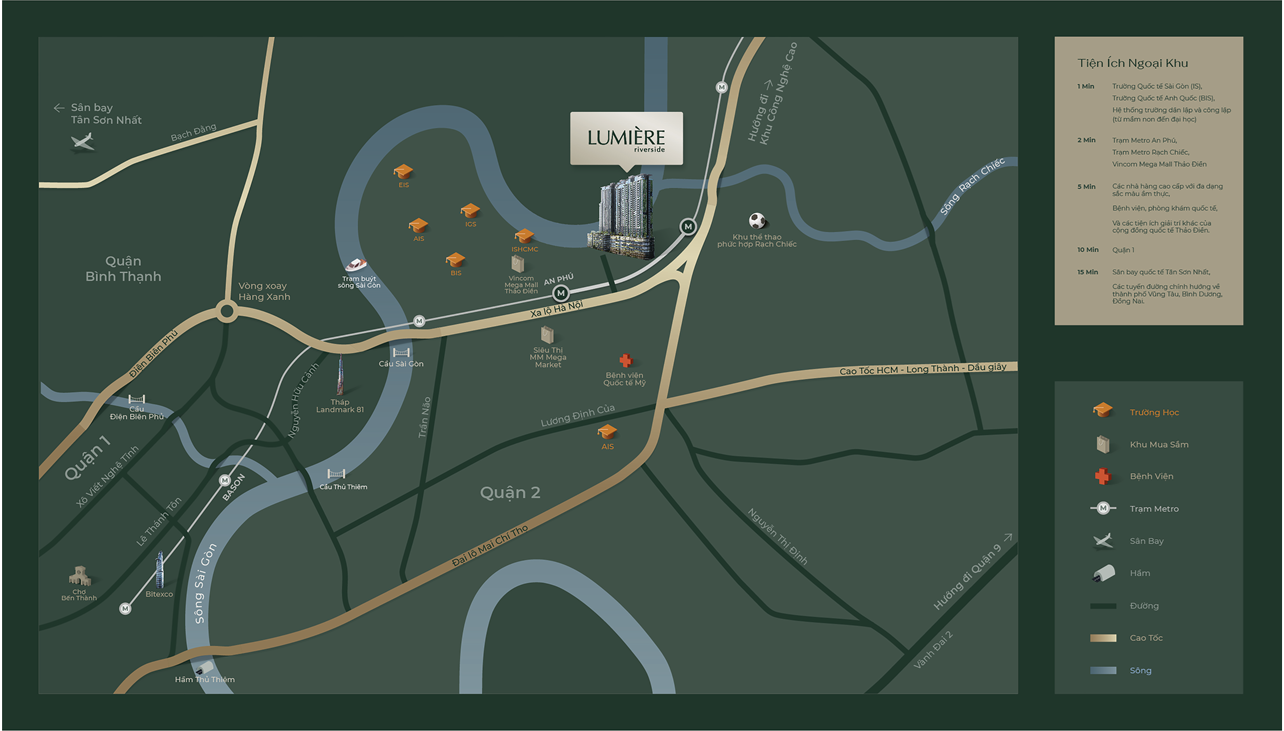Select the MM Mega Market building marker
The height and width of the screenshot is (731, 1284).
[x=547, y=335]
